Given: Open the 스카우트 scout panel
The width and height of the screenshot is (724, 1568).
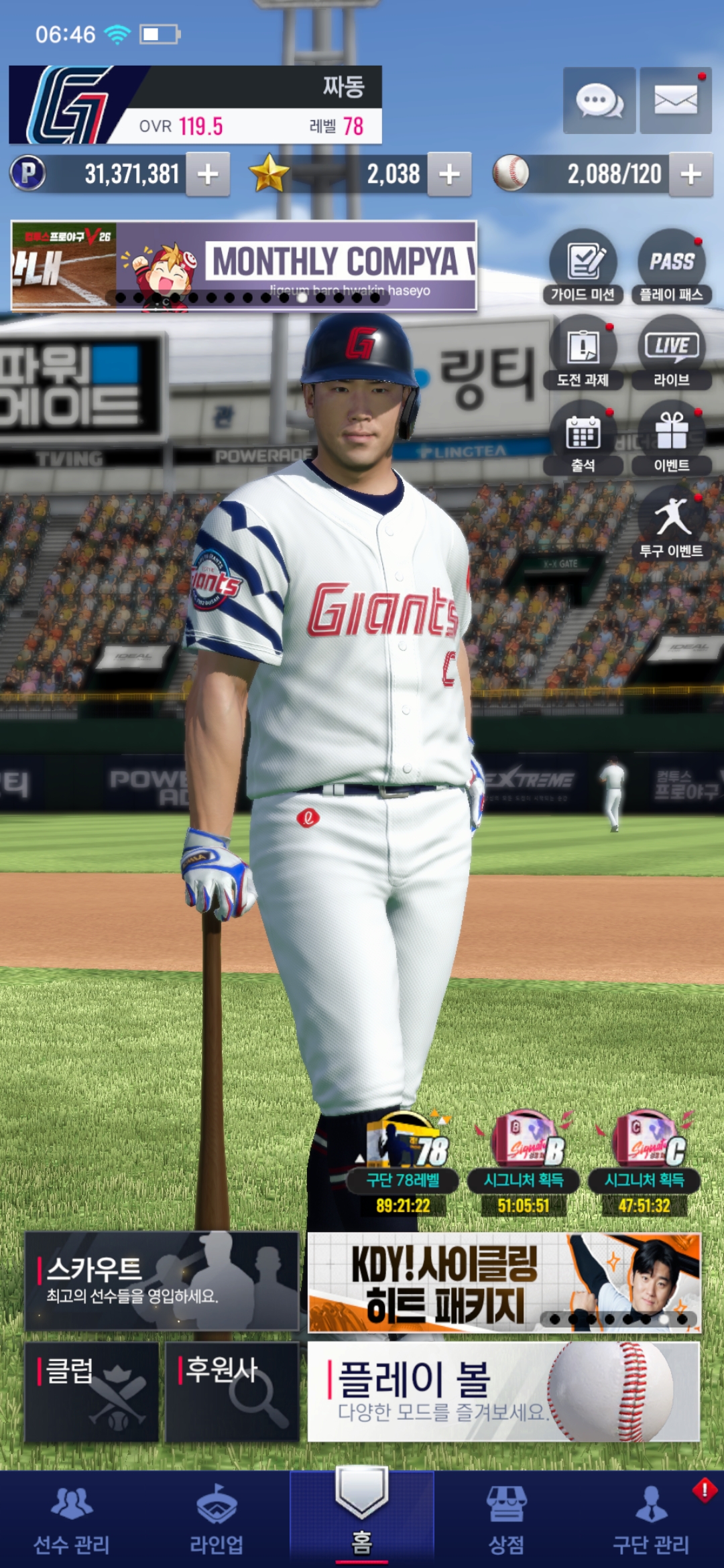Looking at the screenshot, I should [x=162, y=1281].
